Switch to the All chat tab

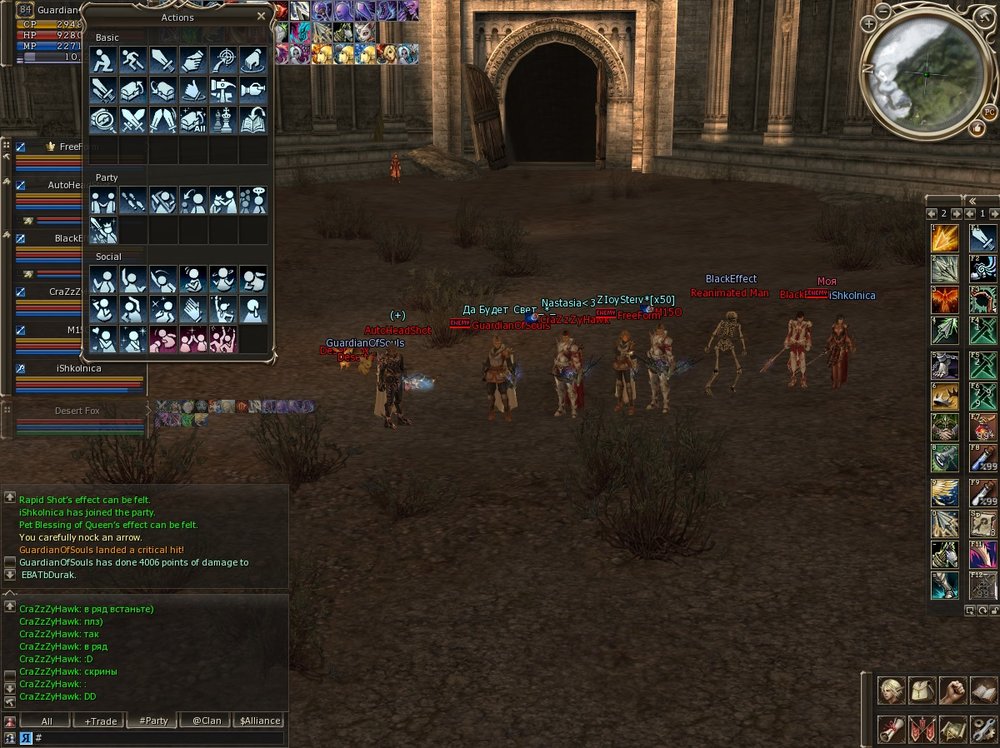(x=47, y=720)
